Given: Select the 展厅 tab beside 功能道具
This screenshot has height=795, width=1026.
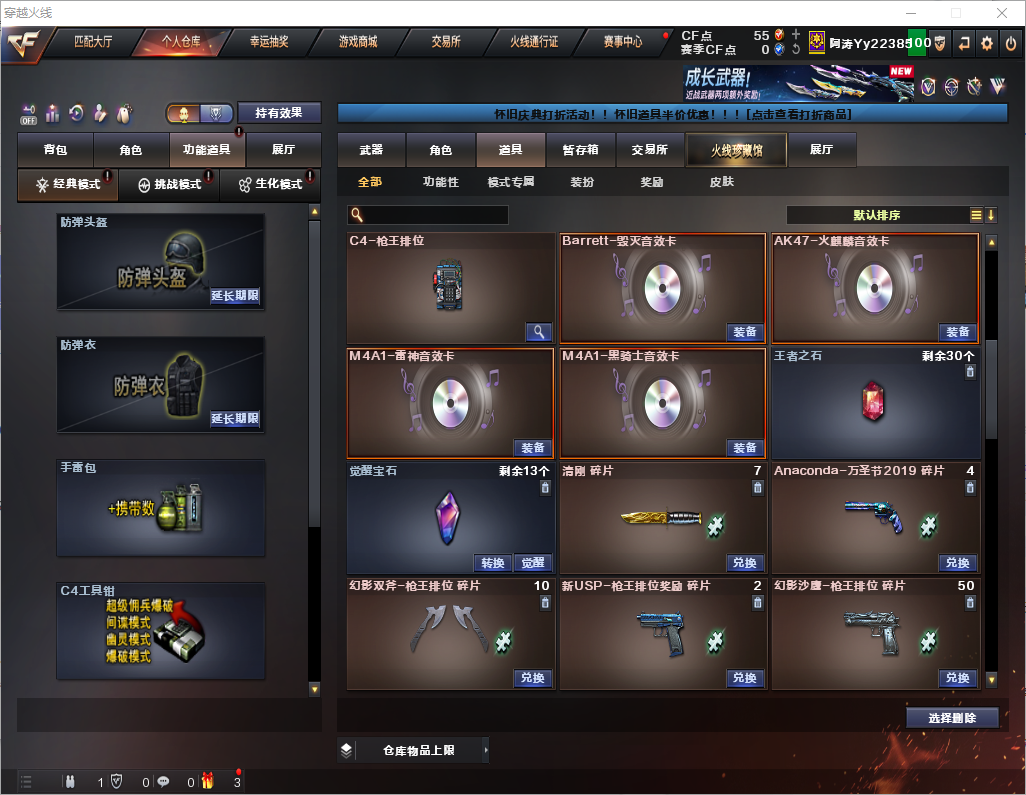Looking at the screenshot, I should pyautogui.click(x=284, y=150).
